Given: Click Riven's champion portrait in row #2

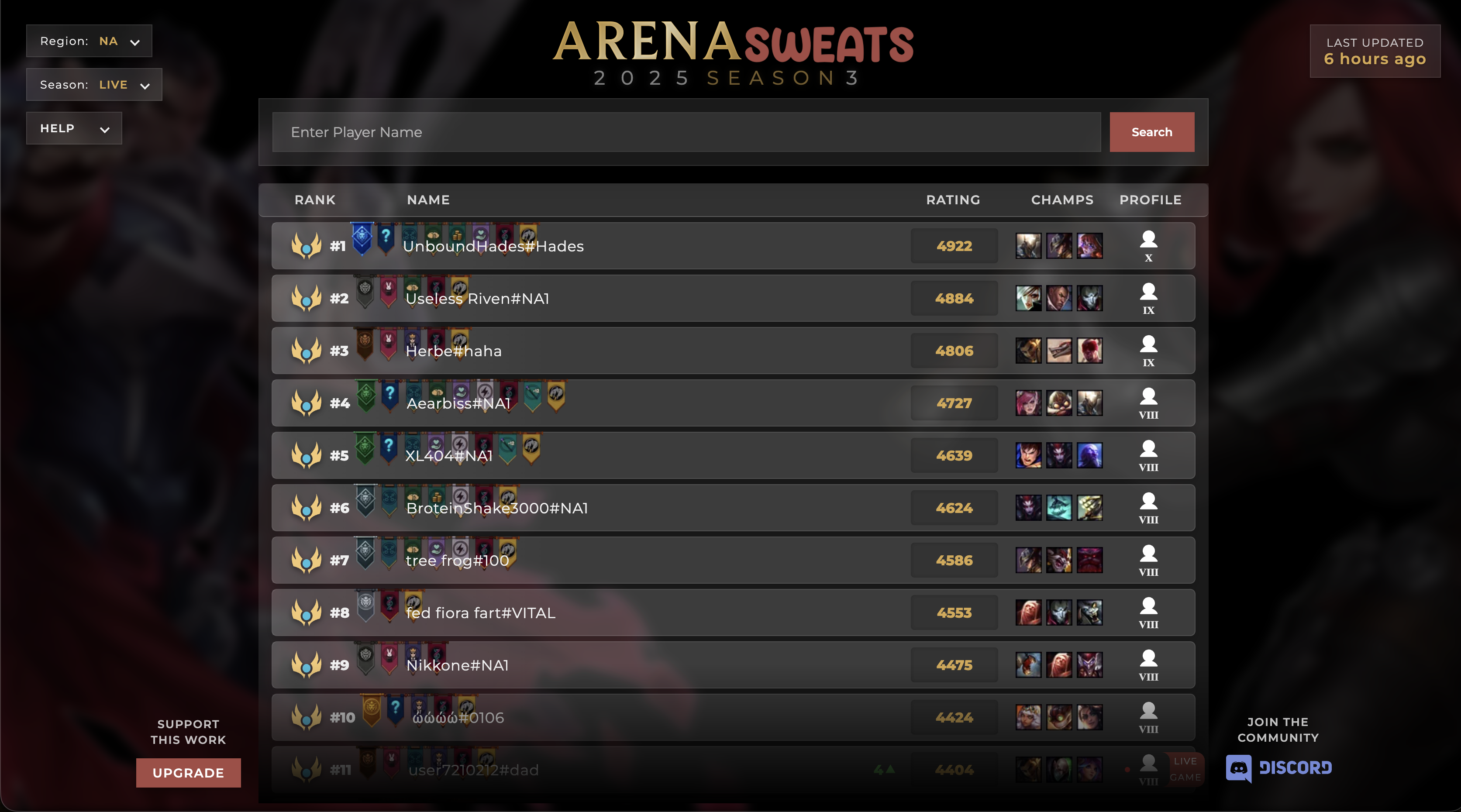Looking at the screenshot, I should click(1029, 298).
